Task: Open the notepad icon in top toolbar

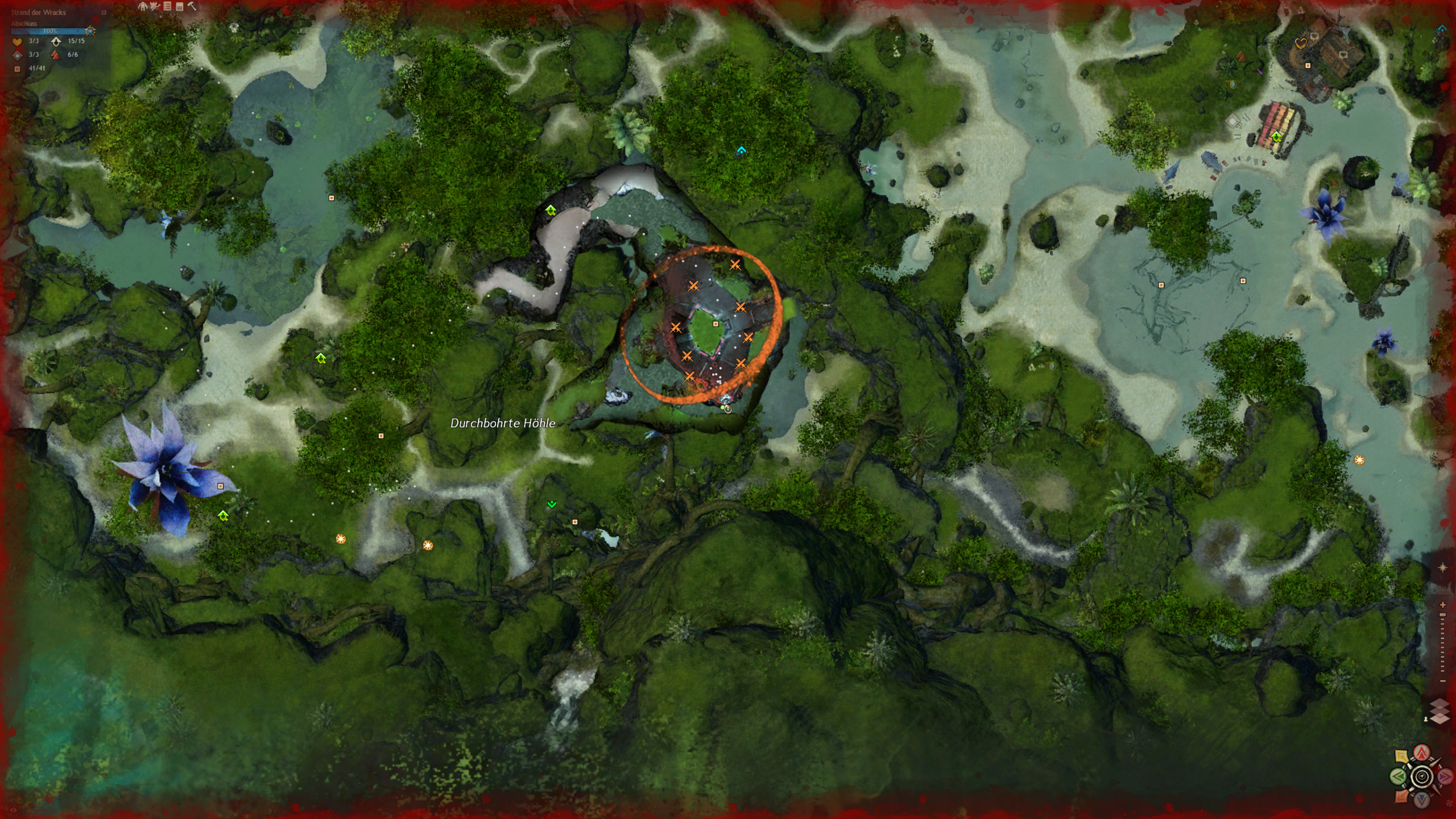Action: (180, 6)
